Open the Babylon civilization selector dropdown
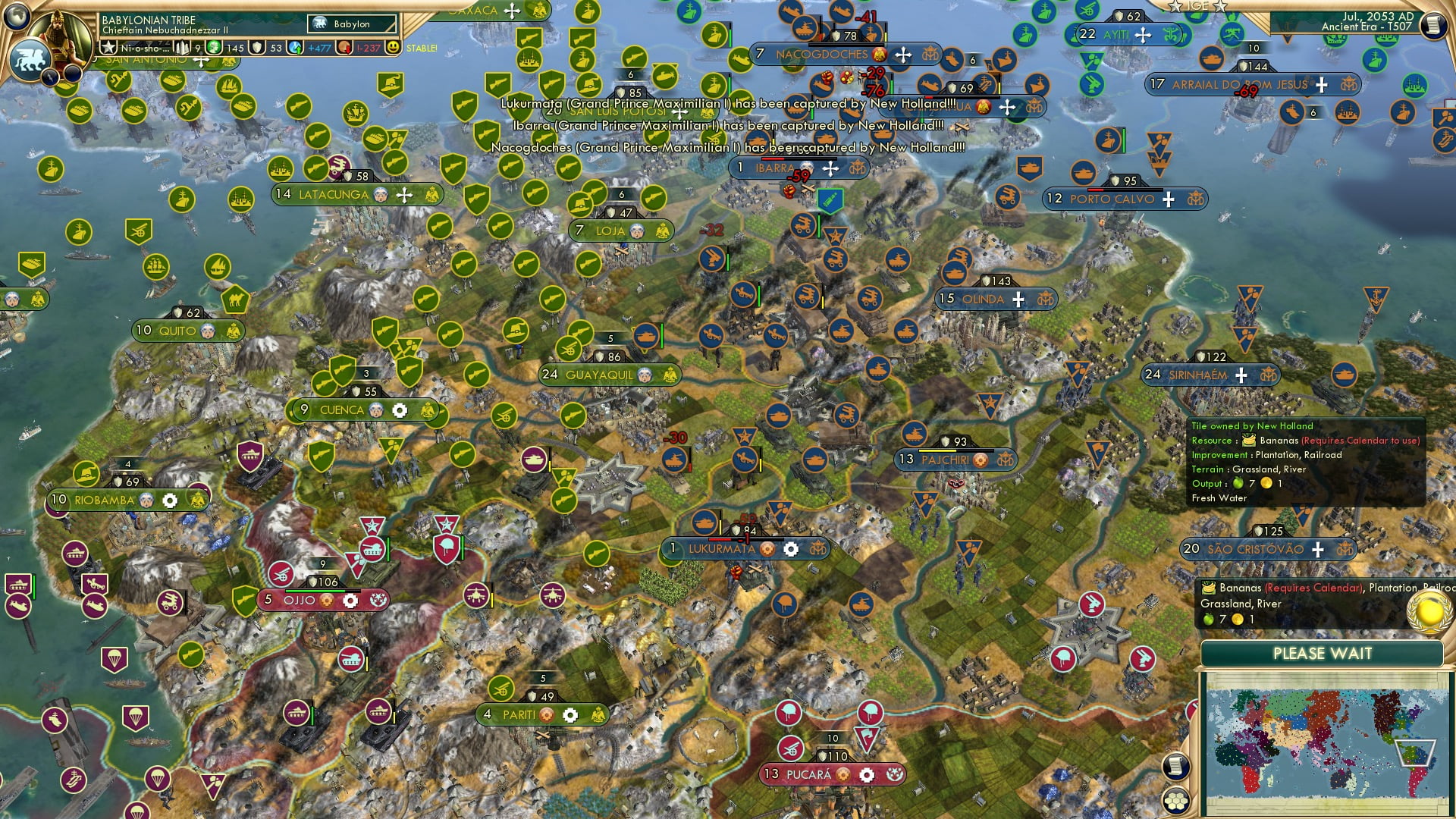The image size is (1456, 819). tap(351, 24)
